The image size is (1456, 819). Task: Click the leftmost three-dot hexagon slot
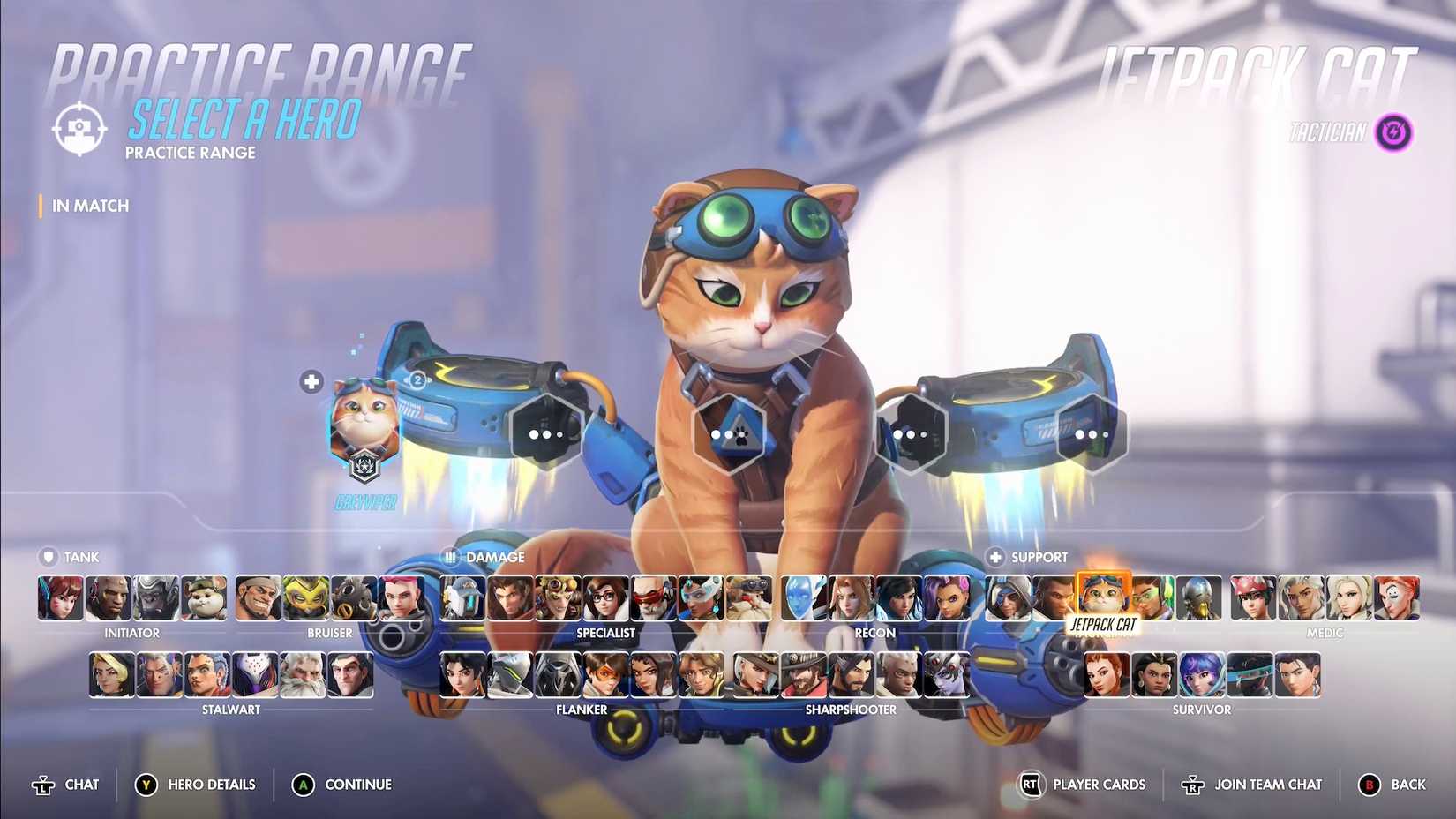pos(547,432)
